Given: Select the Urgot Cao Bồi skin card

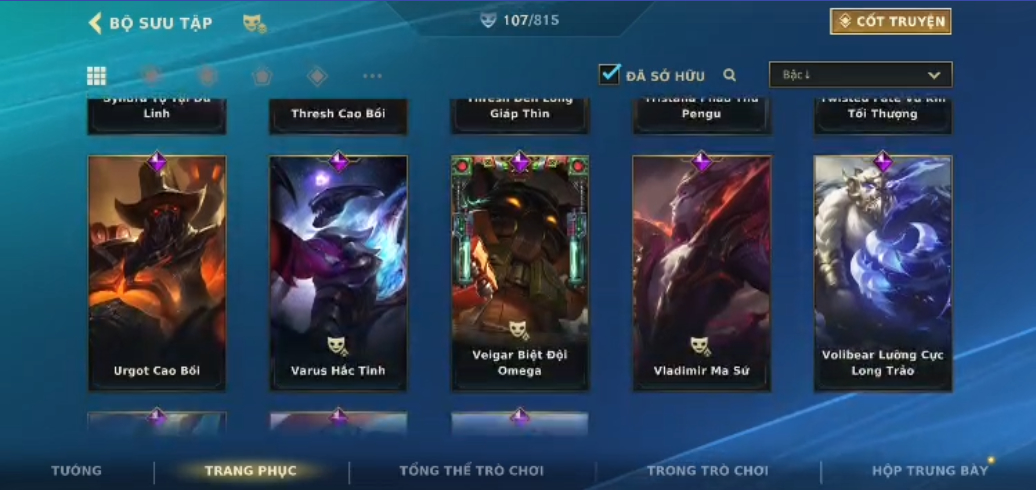Looking at the screenshot, I should click(x=157, y=272).
